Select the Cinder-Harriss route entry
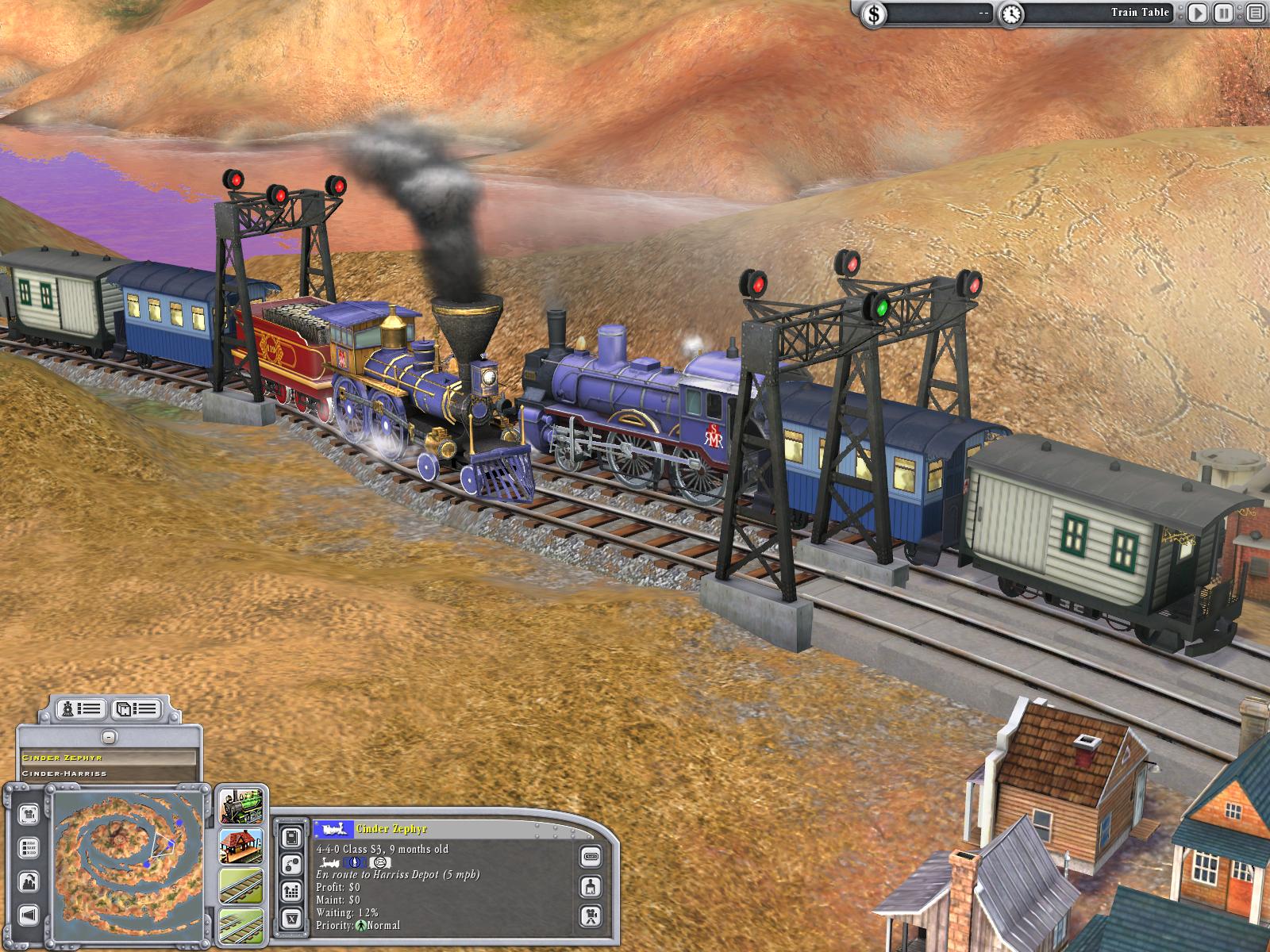This screenshot has width=1270, height=952. [108, 773]
